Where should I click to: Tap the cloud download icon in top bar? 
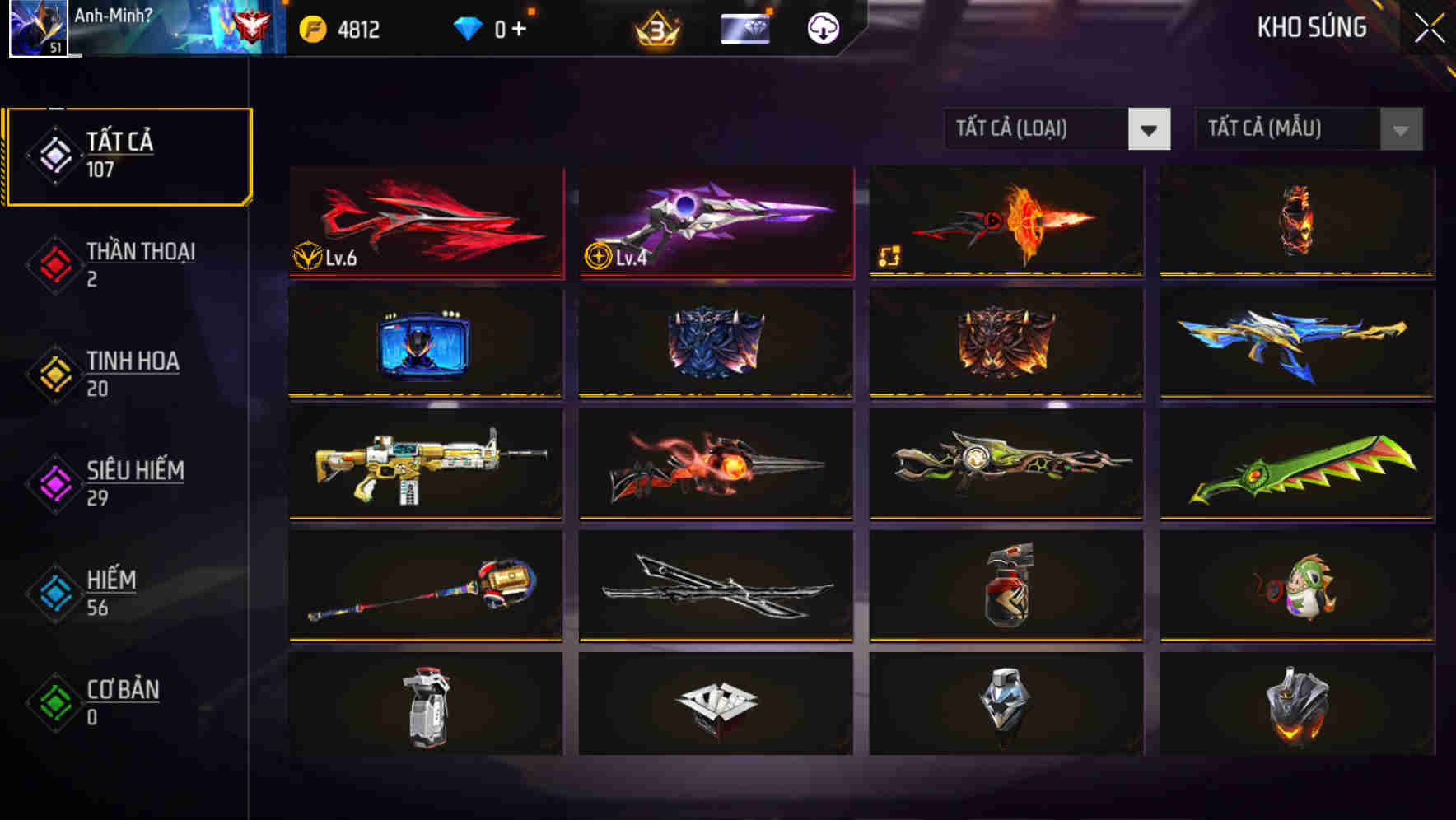[x=821, y=27]
